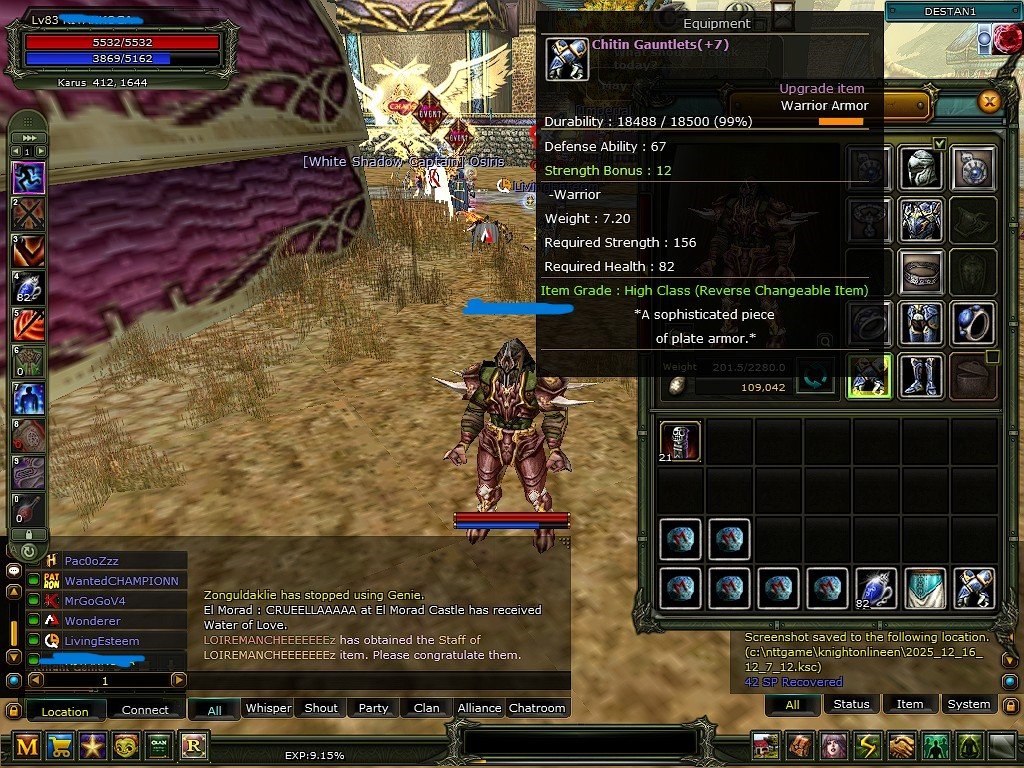The height and width of the screenshot is (768, 1024).
Task: Switch chat to the Shout tab
Action: [x=321, y=708]
